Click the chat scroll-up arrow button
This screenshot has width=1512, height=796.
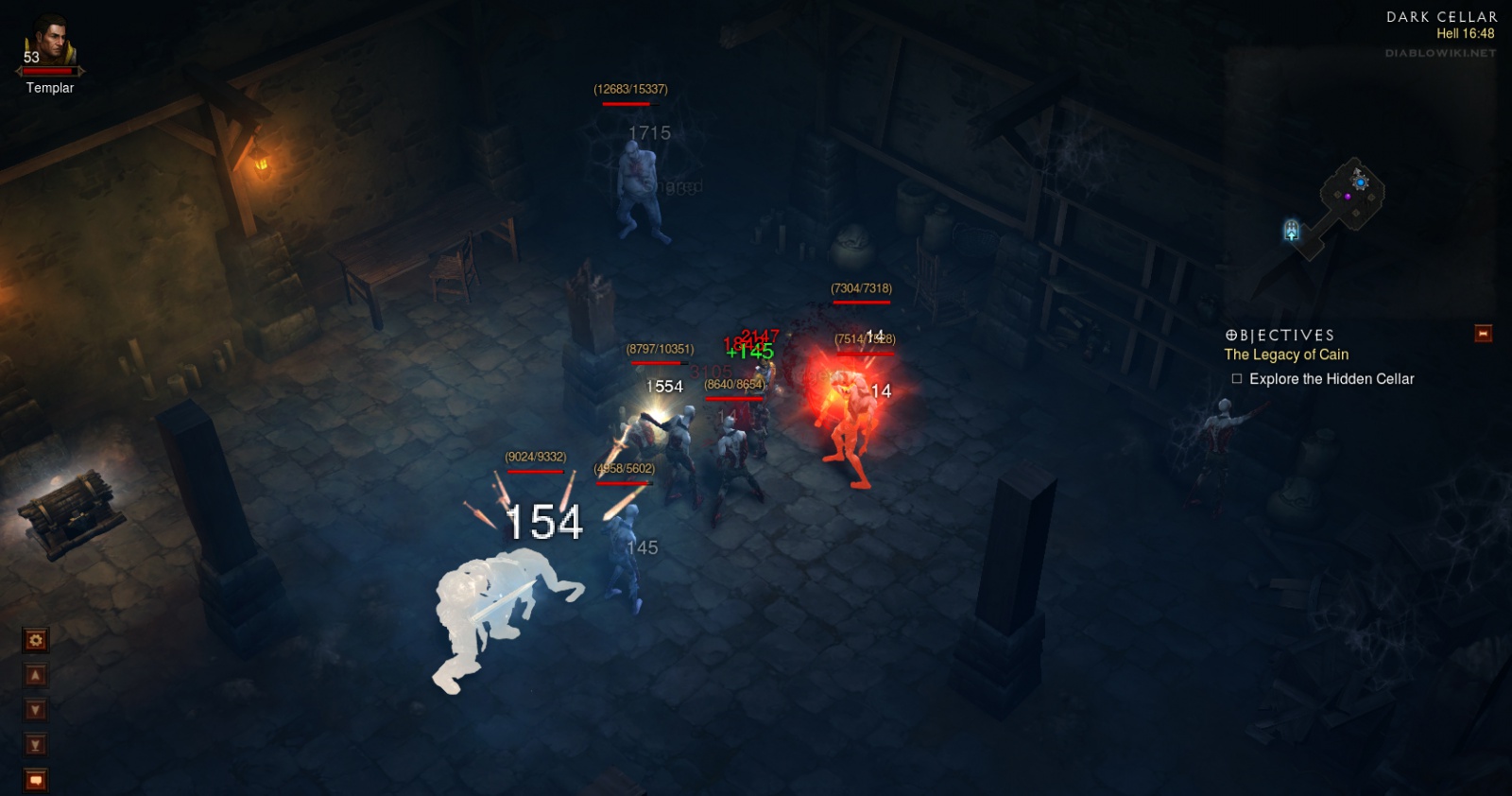tap(35, 676)
